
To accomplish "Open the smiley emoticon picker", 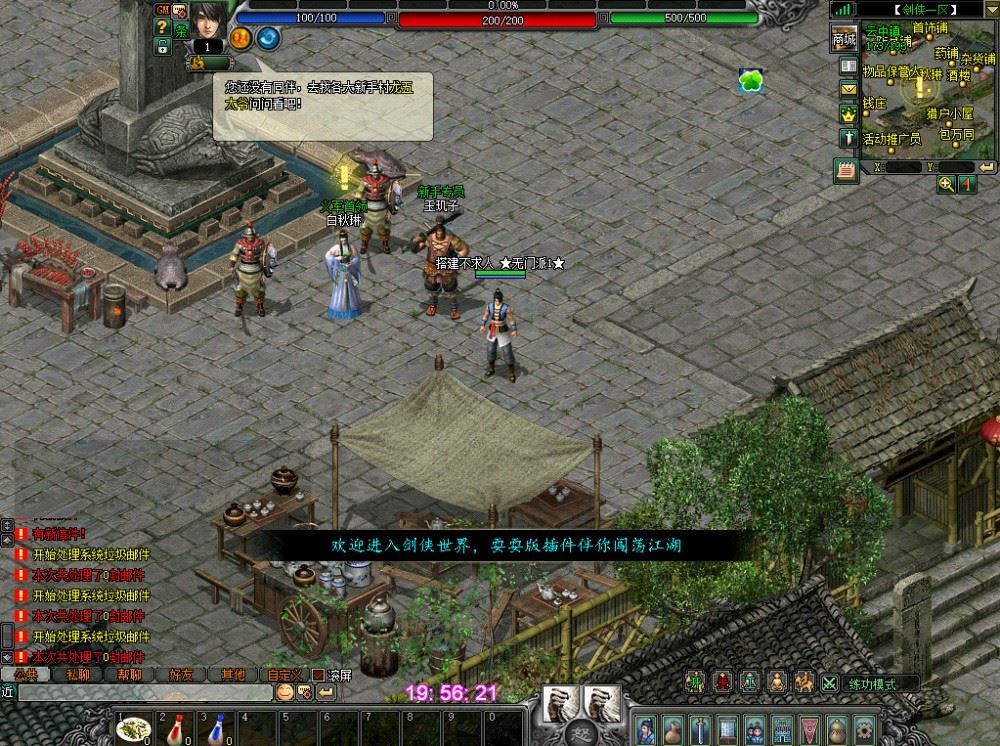I will tap(284, 692).
